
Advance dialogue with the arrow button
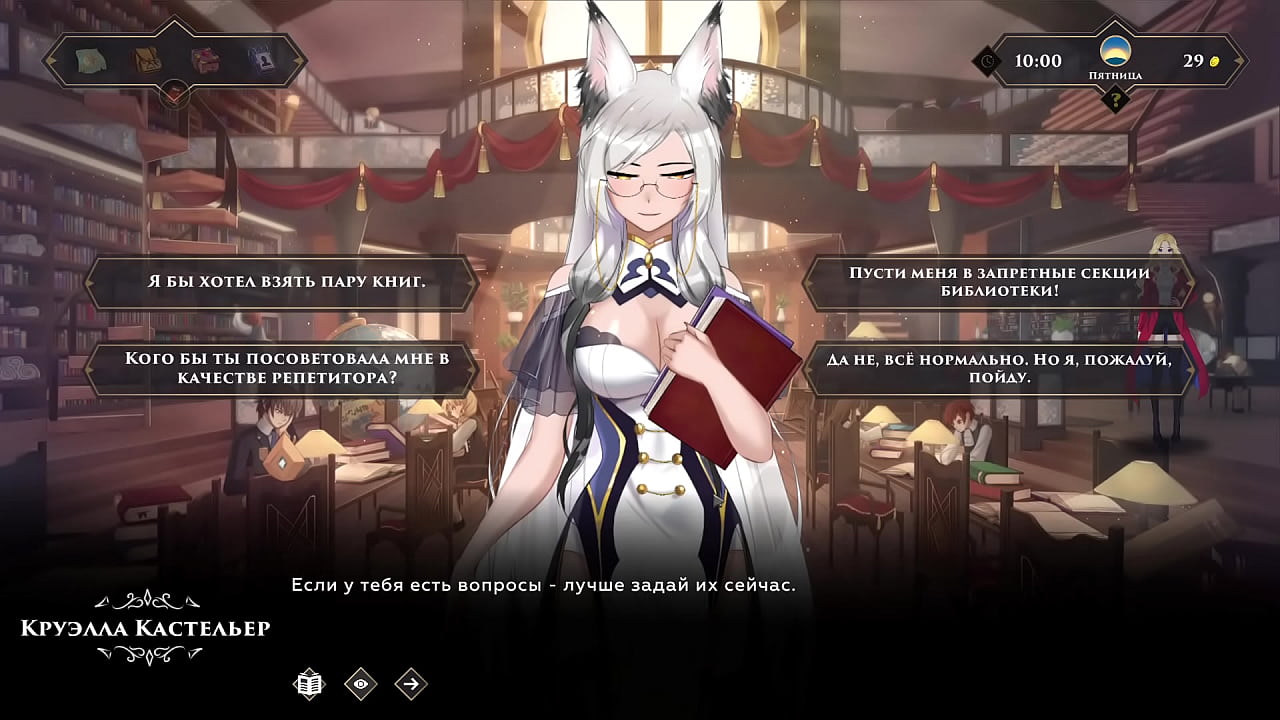pyautogui.click(x=411, y=684)
